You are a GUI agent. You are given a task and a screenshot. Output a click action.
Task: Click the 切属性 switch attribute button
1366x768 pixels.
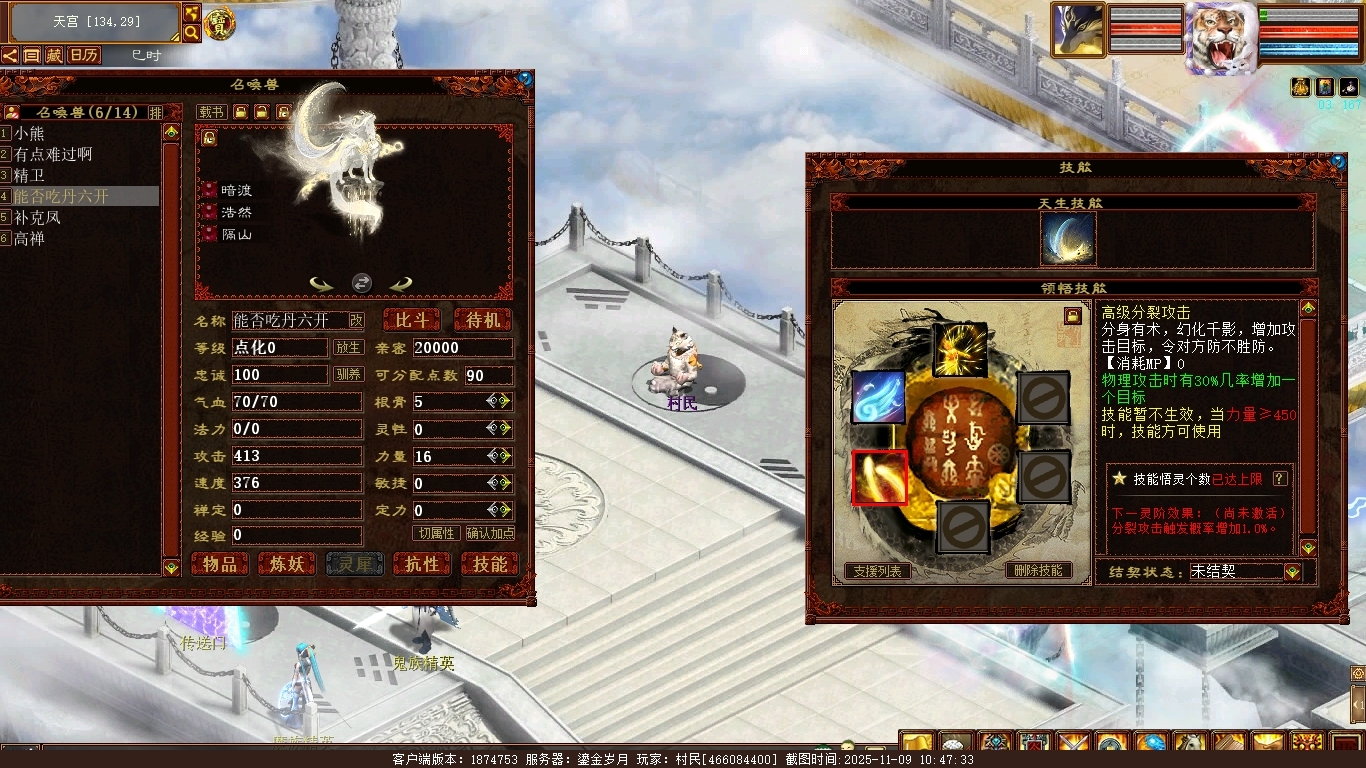click(x=437, y=534)
